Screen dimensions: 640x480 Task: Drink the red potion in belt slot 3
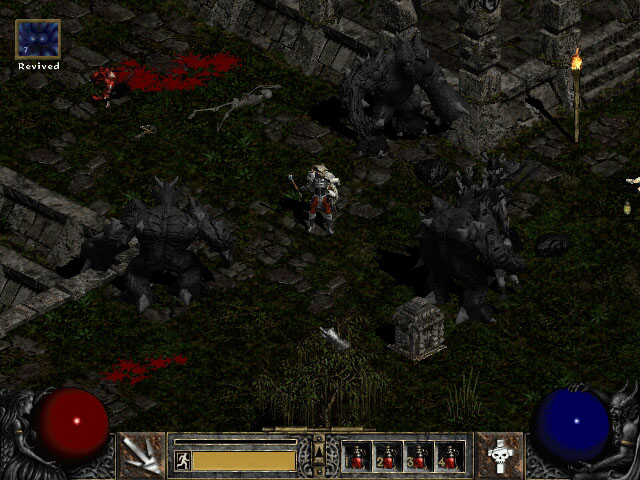coord(419,456)
